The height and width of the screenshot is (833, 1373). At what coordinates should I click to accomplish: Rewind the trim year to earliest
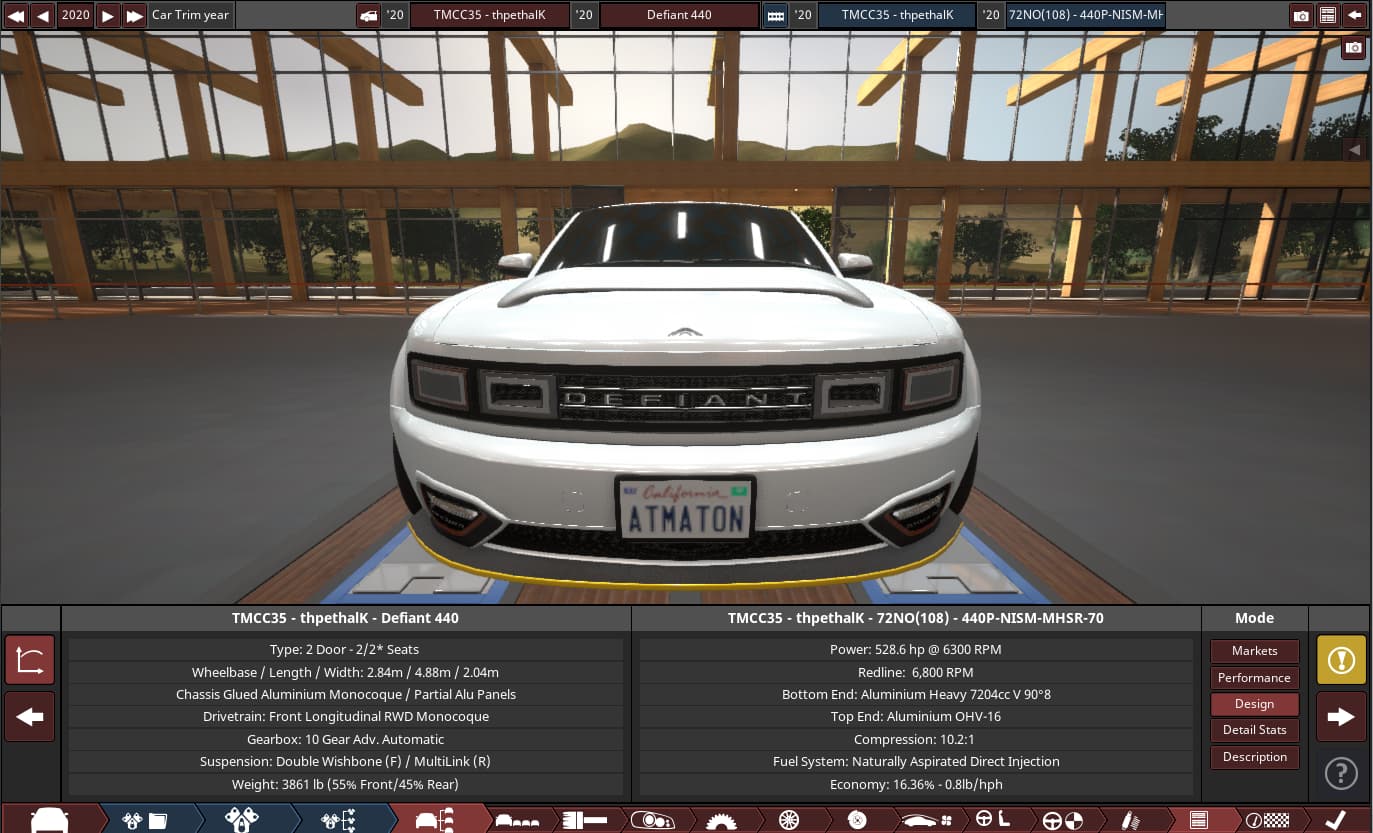[16, 15]
